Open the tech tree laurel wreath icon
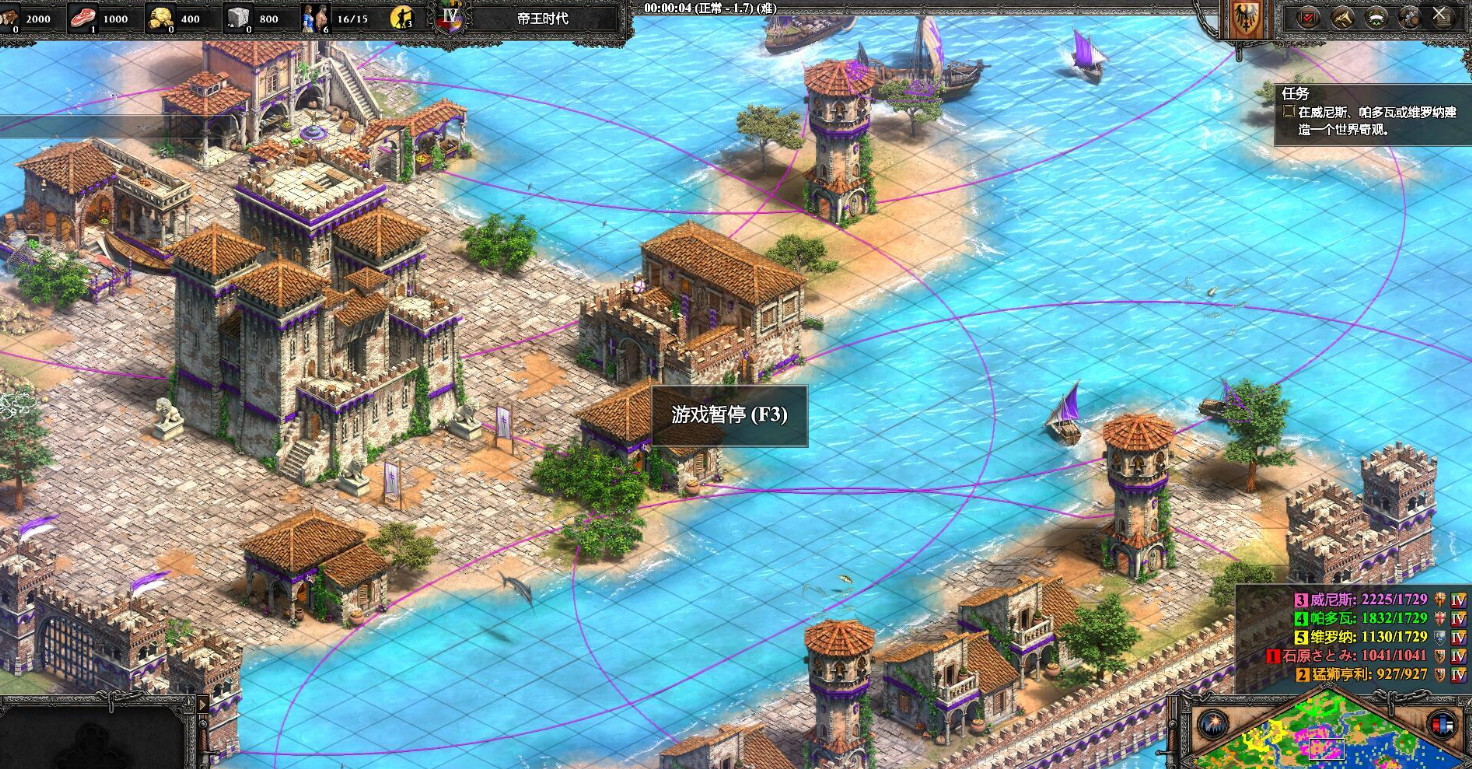 coord(1376,17)
